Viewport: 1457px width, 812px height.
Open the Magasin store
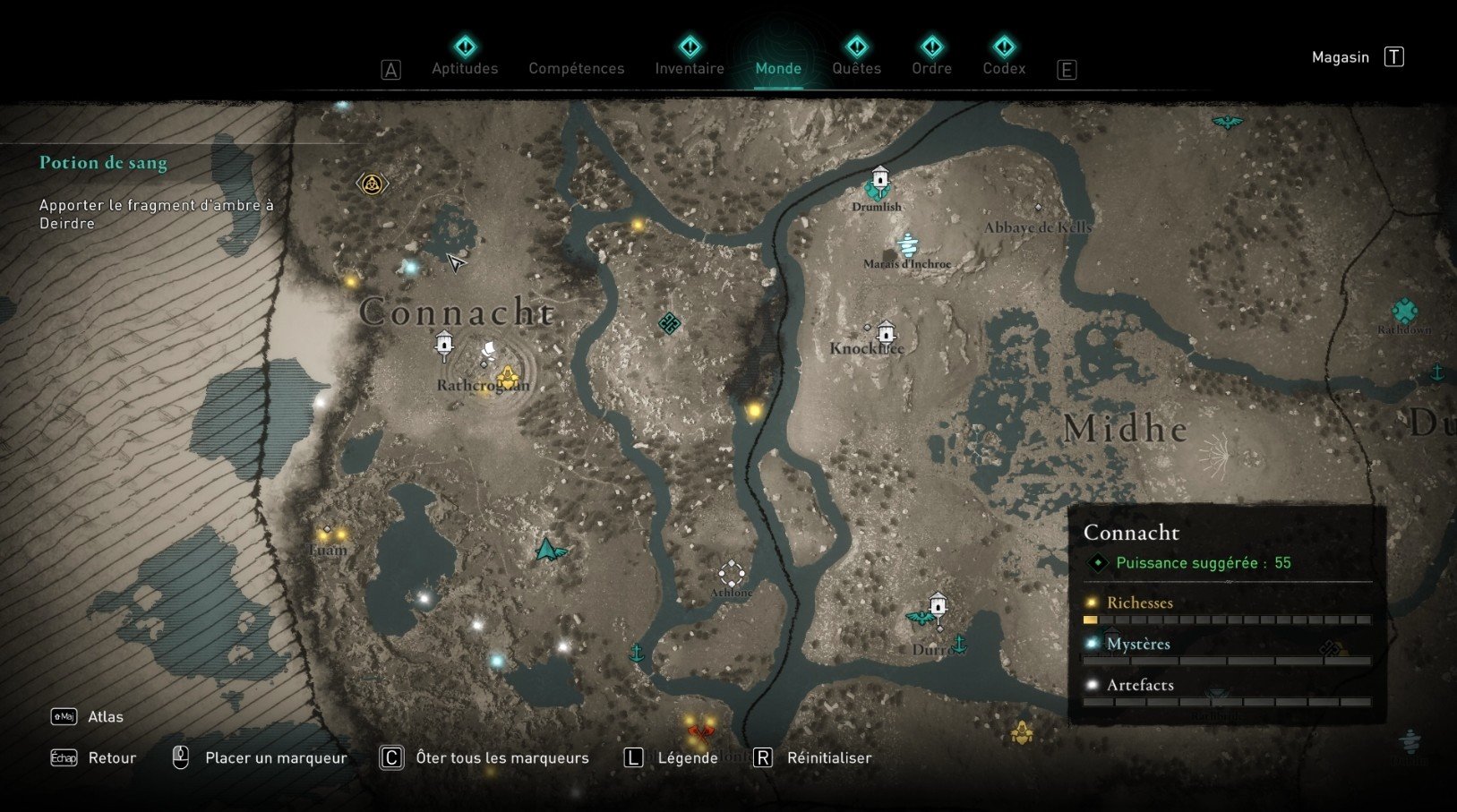1340,56
